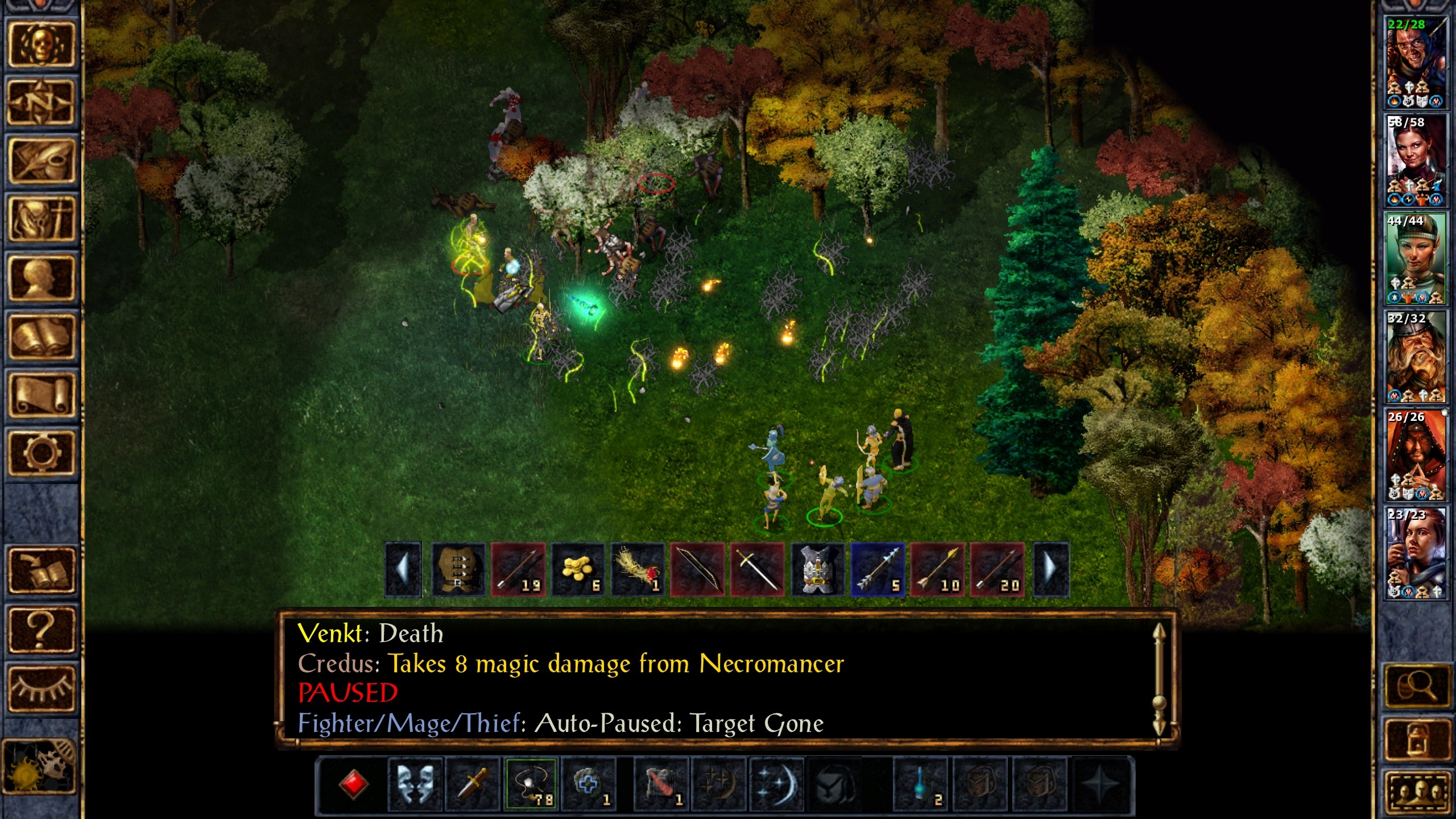
Task: Open the mage spellbook button
Action: (x=41, y=337)
